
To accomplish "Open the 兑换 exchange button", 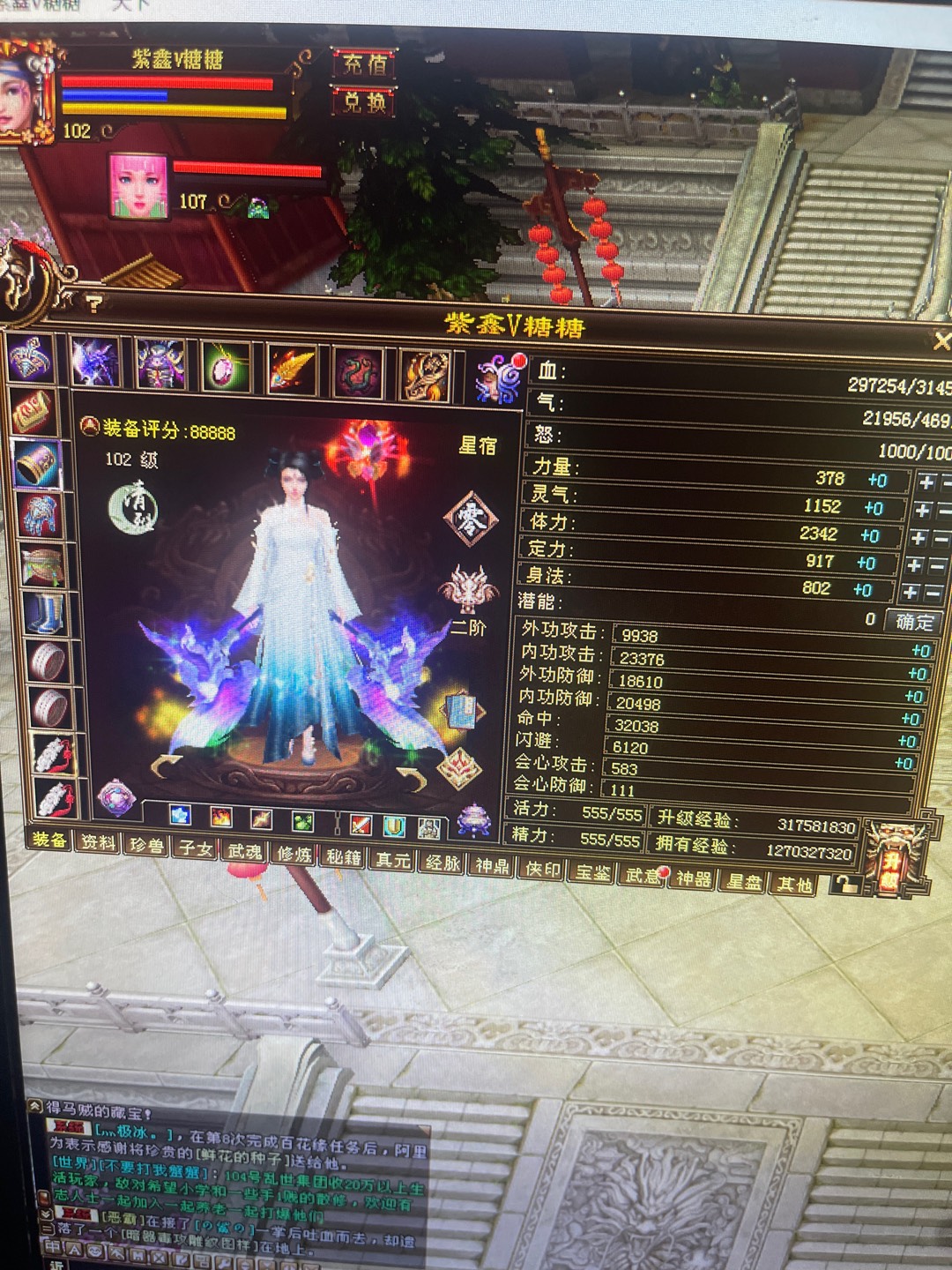I will click(364, 102).
